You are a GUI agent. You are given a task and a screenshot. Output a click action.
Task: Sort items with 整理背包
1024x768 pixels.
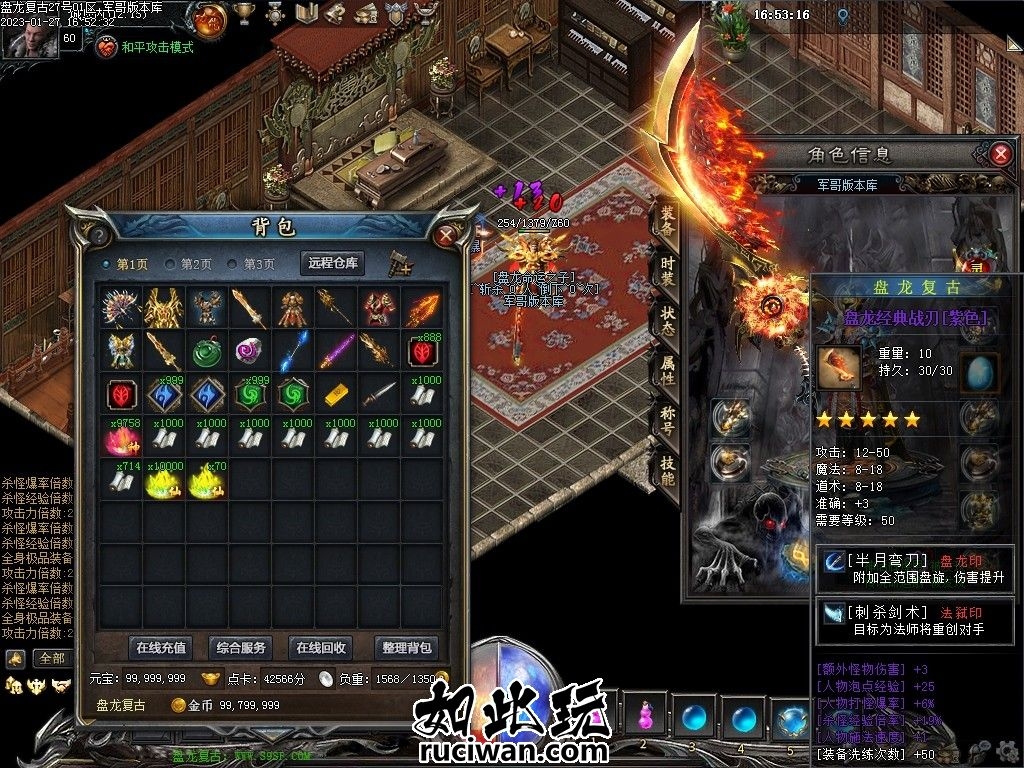406,647
